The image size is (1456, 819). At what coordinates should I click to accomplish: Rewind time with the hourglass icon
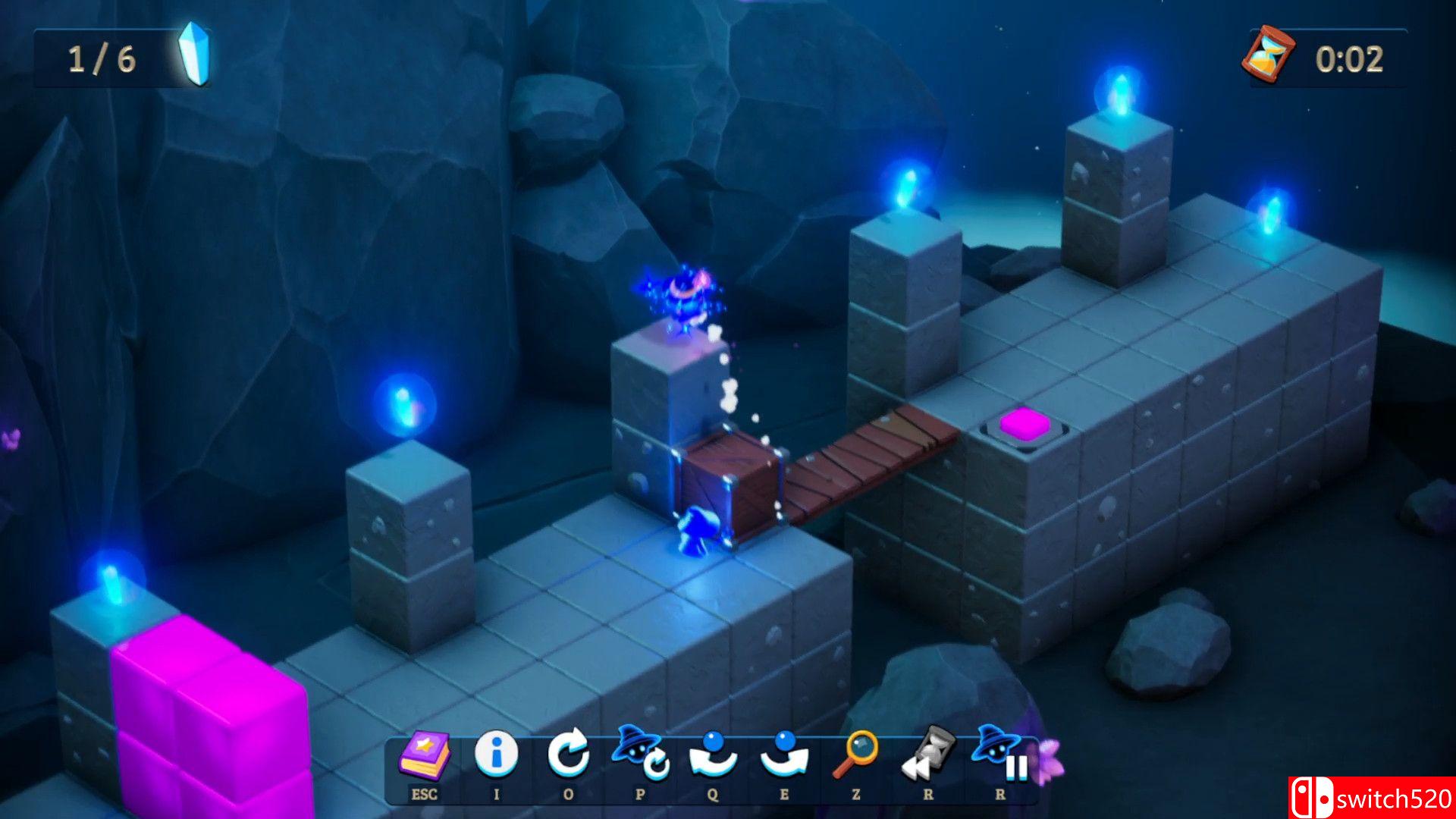pos(927,754)
